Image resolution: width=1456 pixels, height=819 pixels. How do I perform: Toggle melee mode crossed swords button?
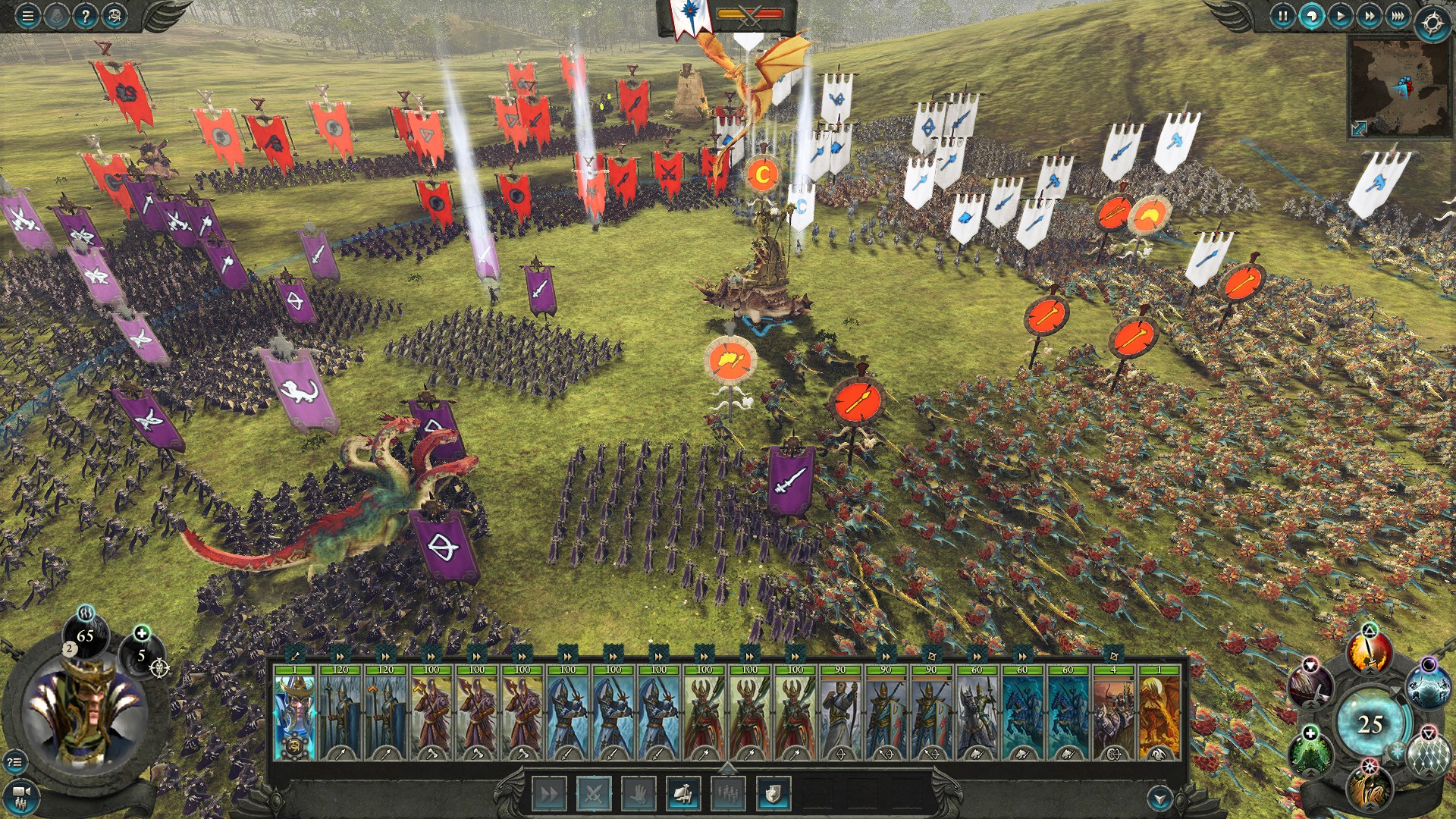(594, 794)
